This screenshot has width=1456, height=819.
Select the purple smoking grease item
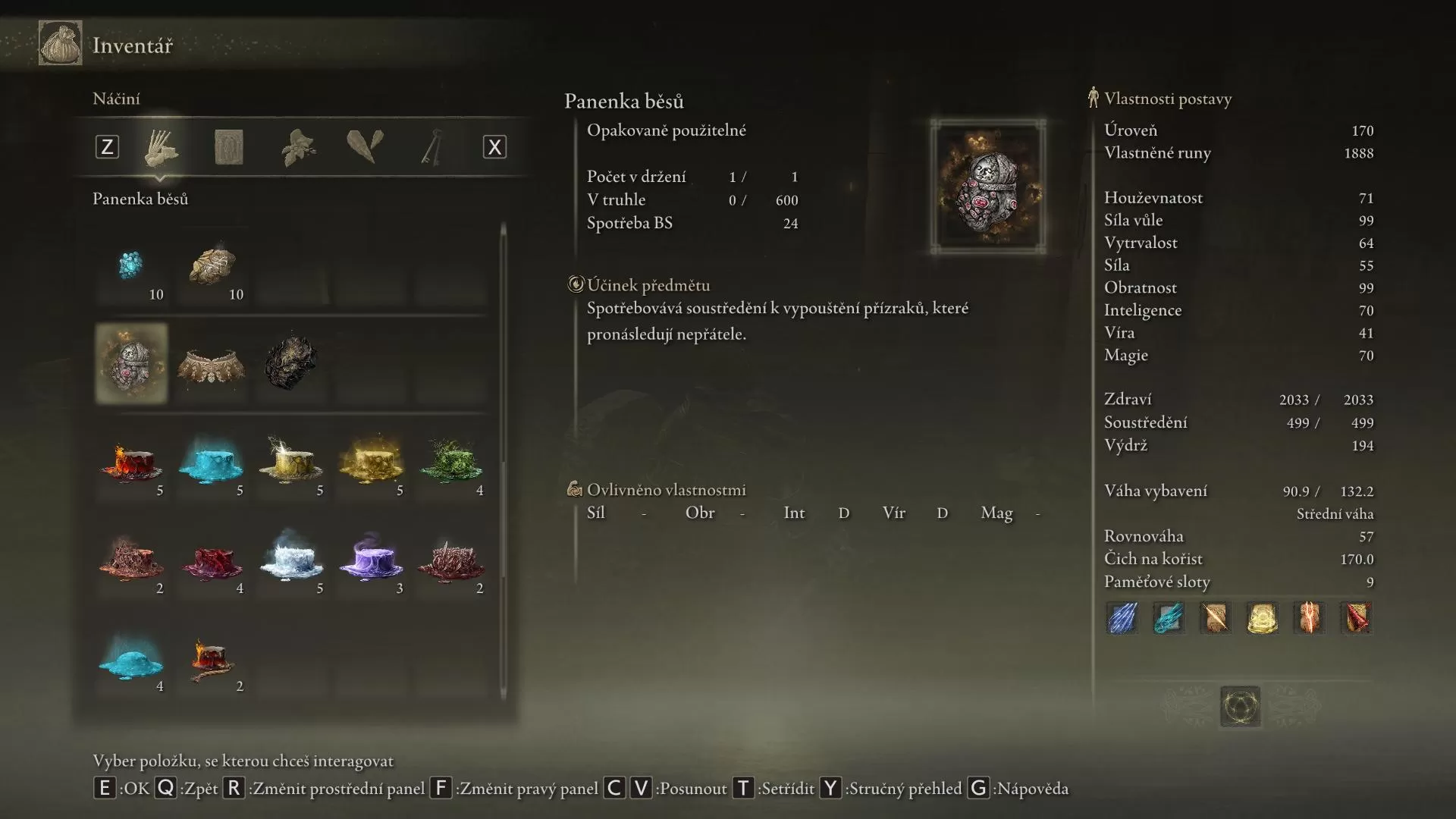pos(371,559)
